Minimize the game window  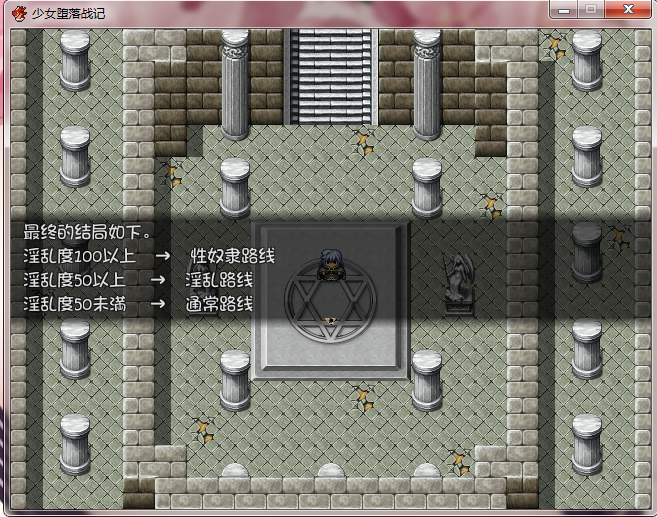(x=566, y=9)
